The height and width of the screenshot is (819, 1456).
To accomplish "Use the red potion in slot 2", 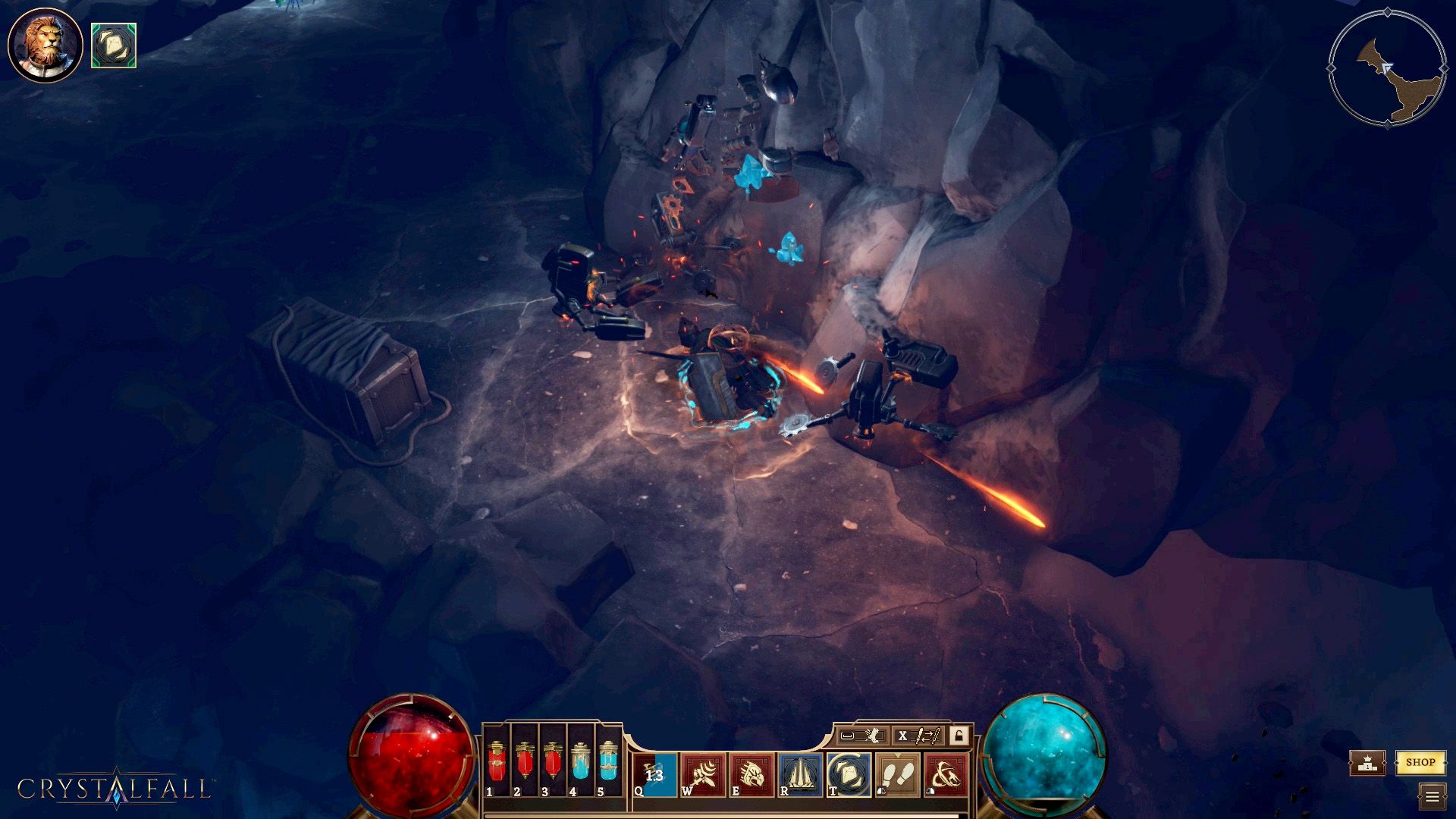I will pyautogui.click(x=525, y=762).
